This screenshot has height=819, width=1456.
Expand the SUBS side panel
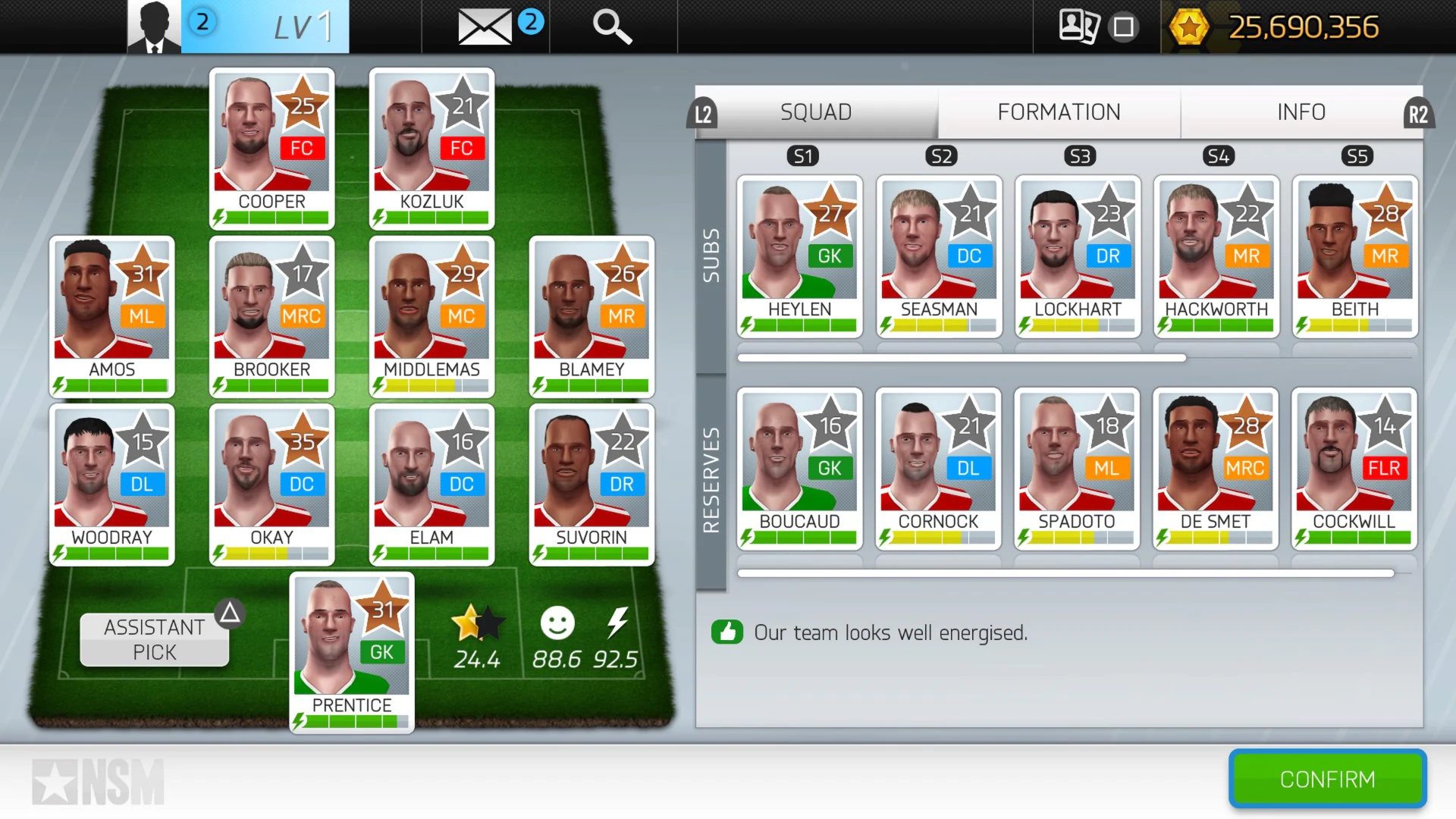point(711,258)
